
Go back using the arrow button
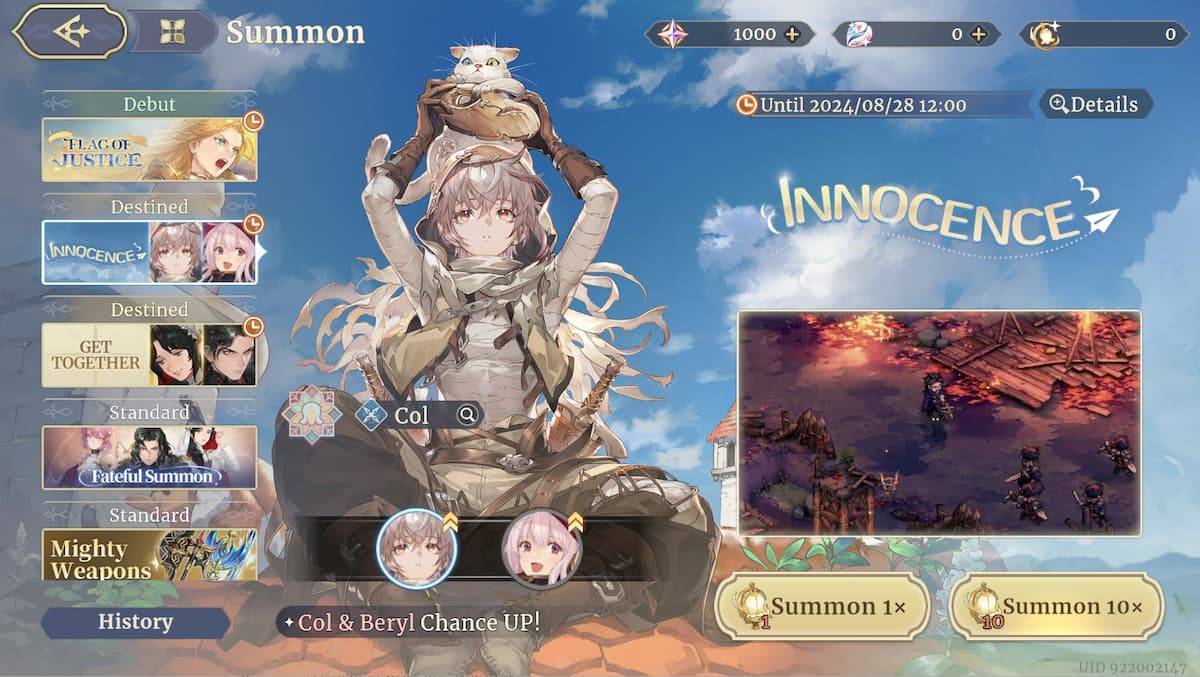point(68,31)
